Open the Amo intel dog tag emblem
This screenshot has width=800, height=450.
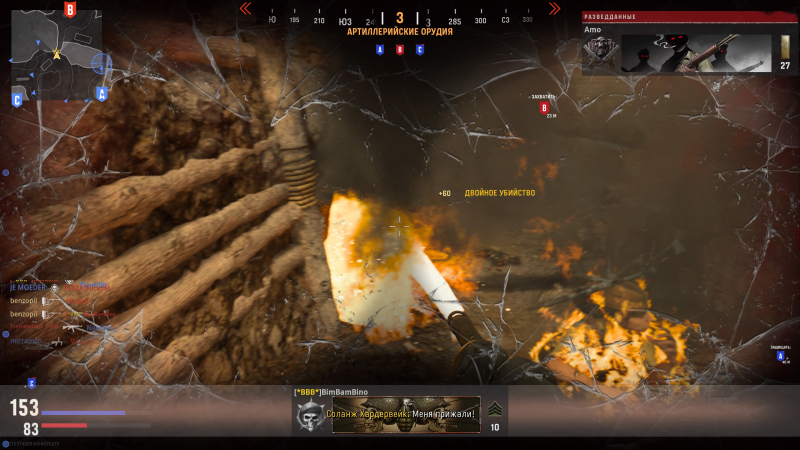599,54
